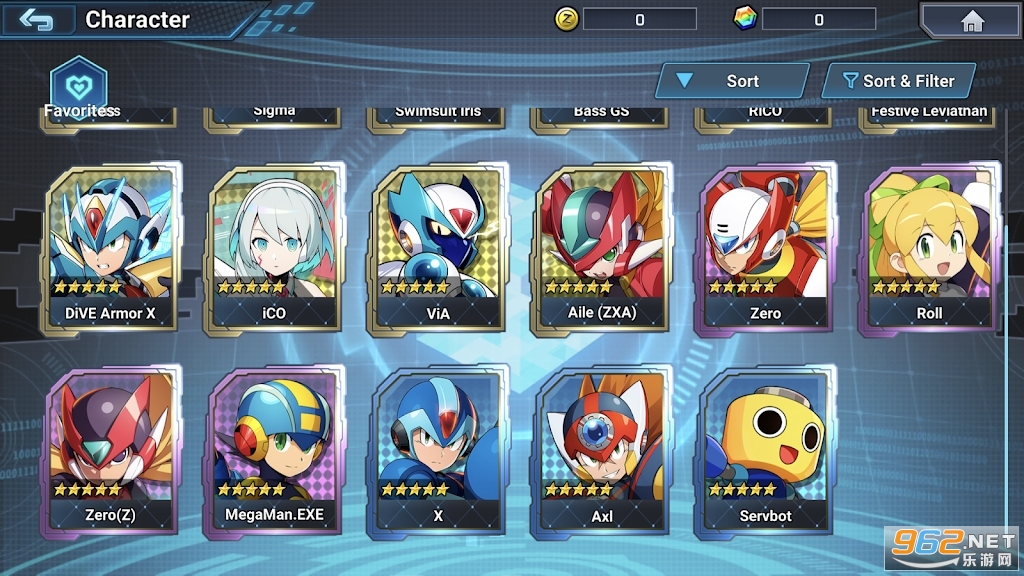Open the Zero(Z) character card
The image size is (1024, 576).
pyautogui.click(x=110, y=452)
